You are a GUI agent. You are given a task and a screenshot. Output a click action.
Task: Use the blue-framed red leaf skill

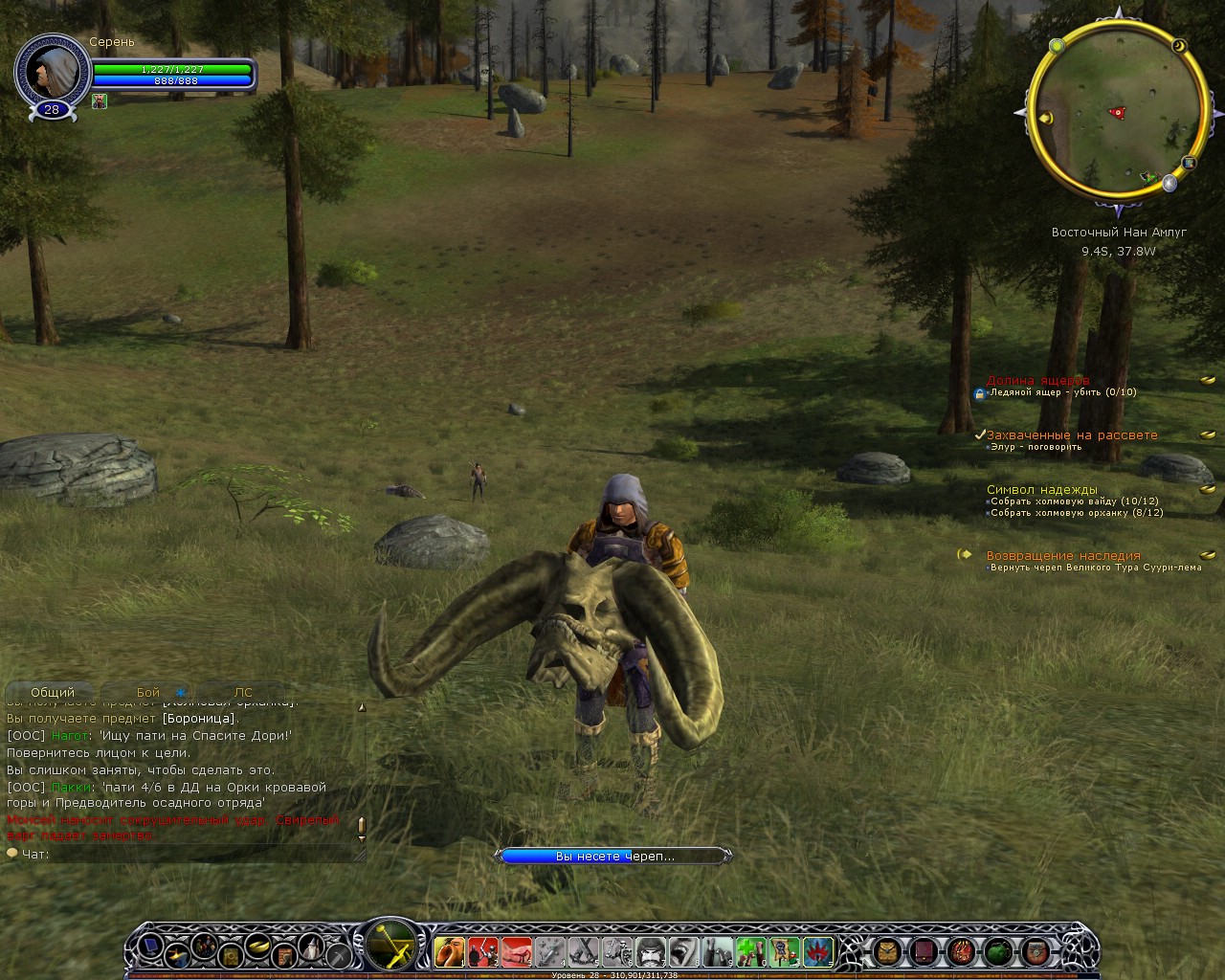(817, 951)
